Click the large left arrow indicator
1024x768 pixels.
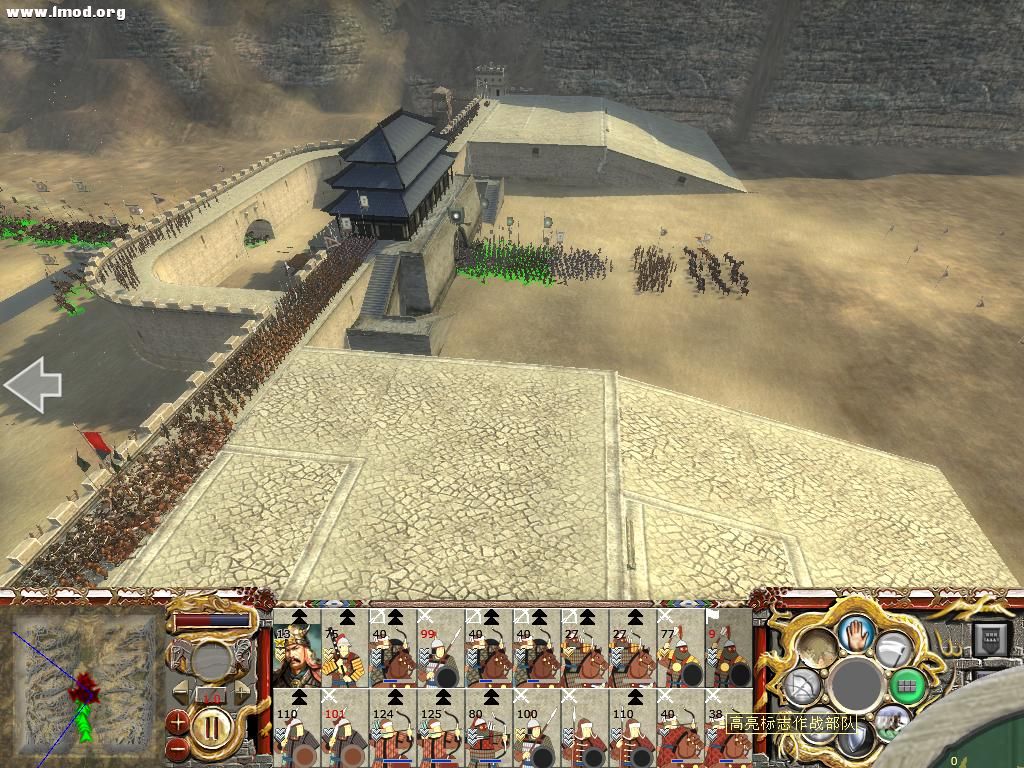32,387
